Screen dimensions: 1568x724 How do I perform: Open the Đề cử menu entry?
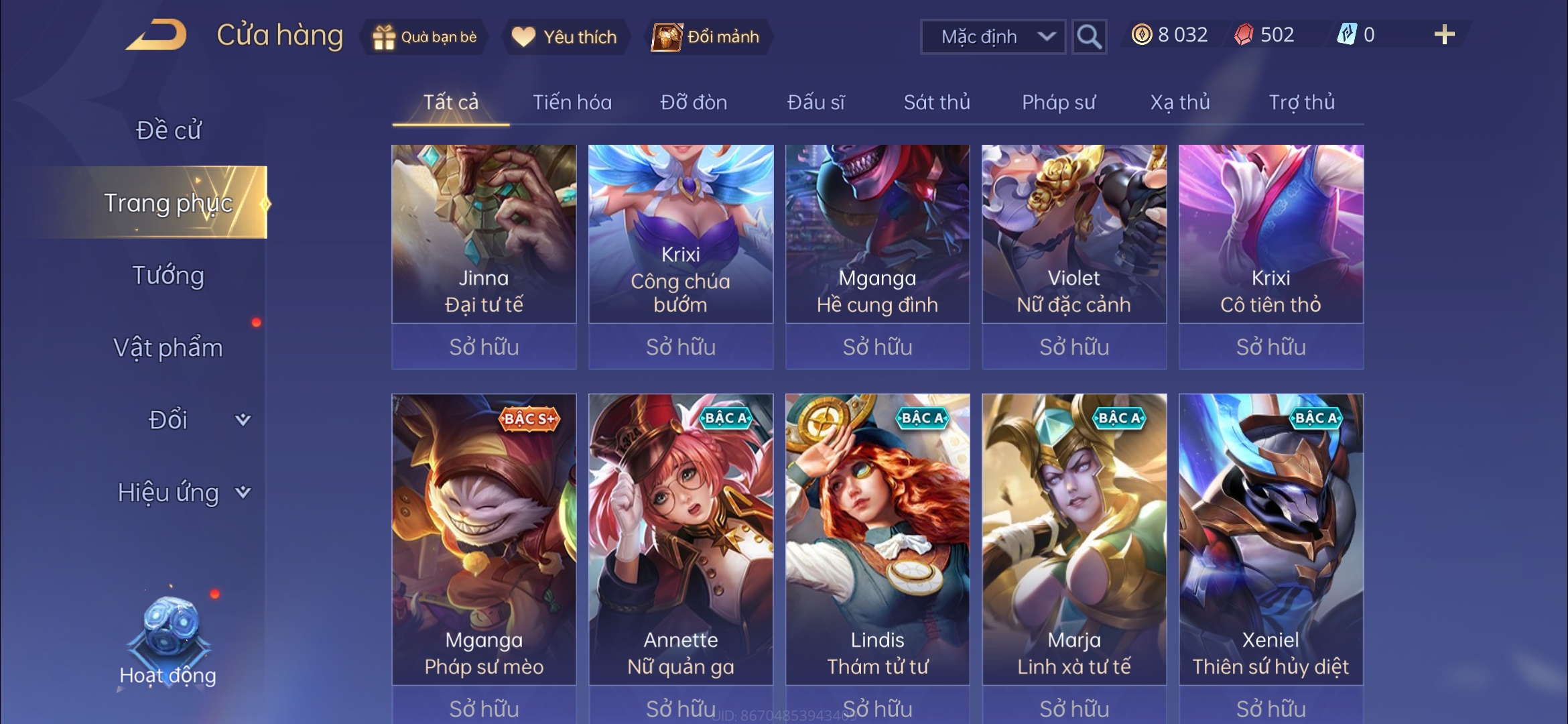pos(168,130)
